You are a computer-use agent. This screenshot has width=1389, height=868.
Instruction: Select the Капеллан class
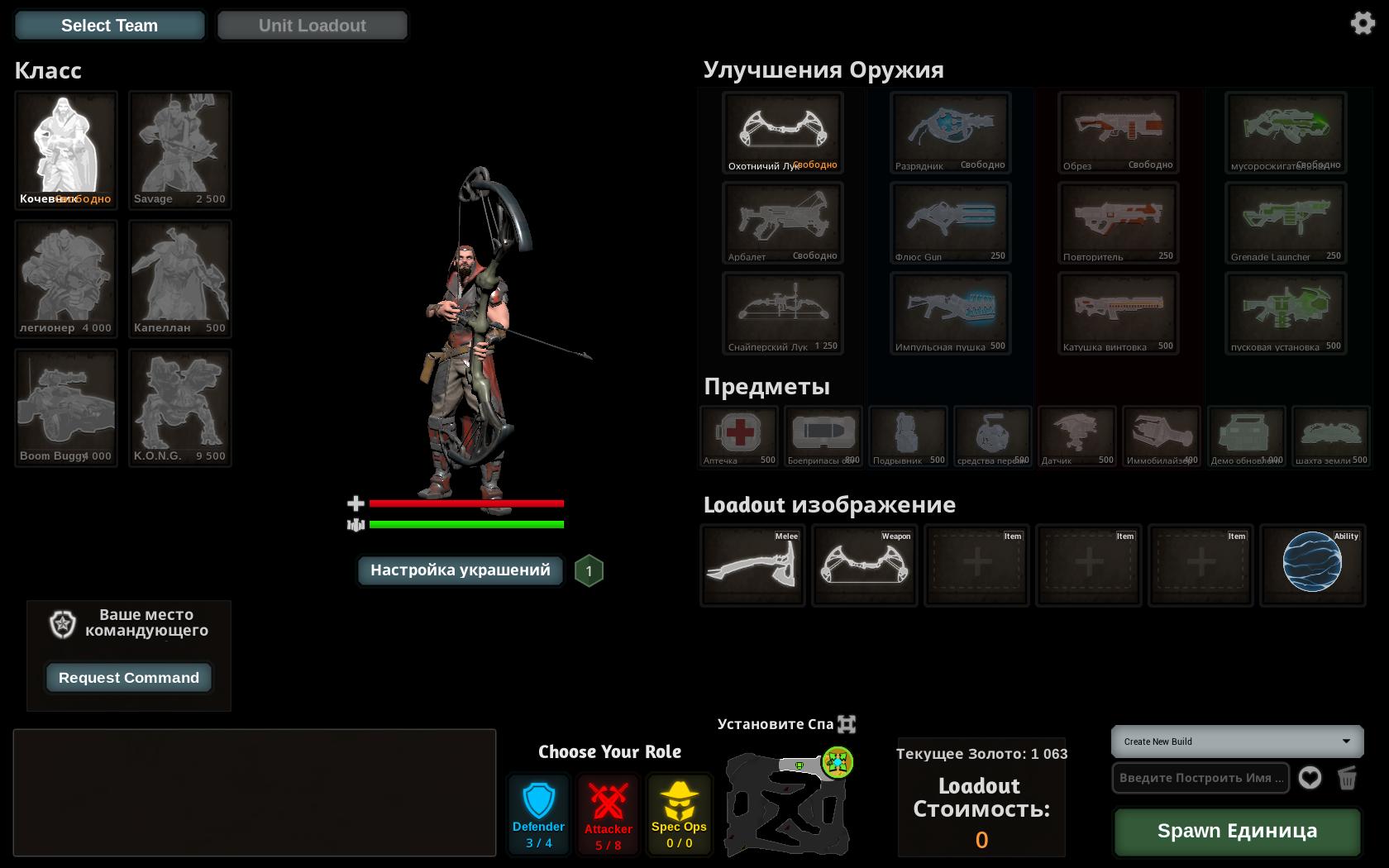(179, 279)
